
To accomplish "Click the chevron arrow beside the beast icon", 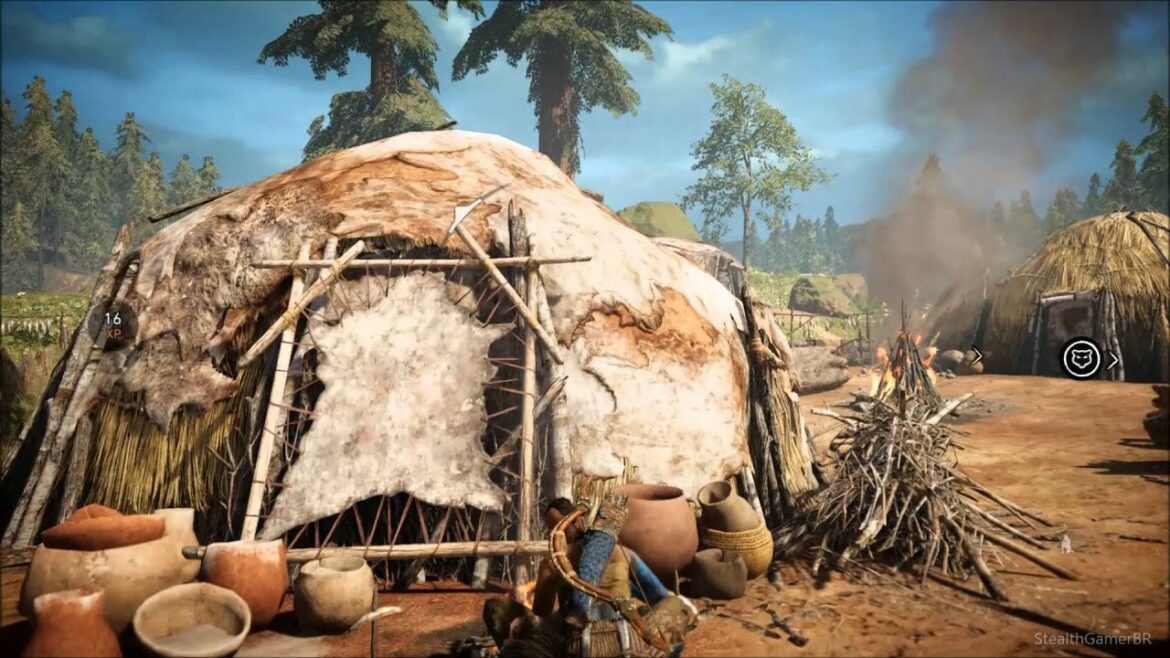I will coord(1113,360).
